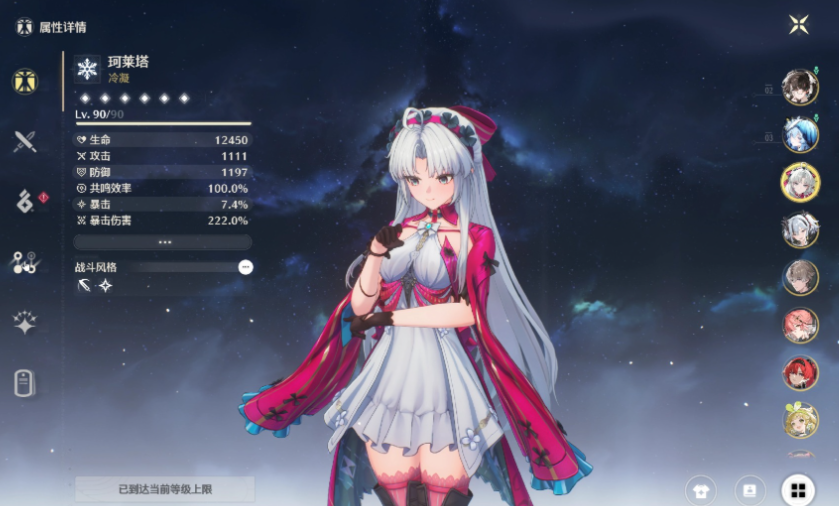Collapse the 战斗风格 section with minus button
Image resolution: width=839 pixels, height=506 pixels.
tap(246, 267)
